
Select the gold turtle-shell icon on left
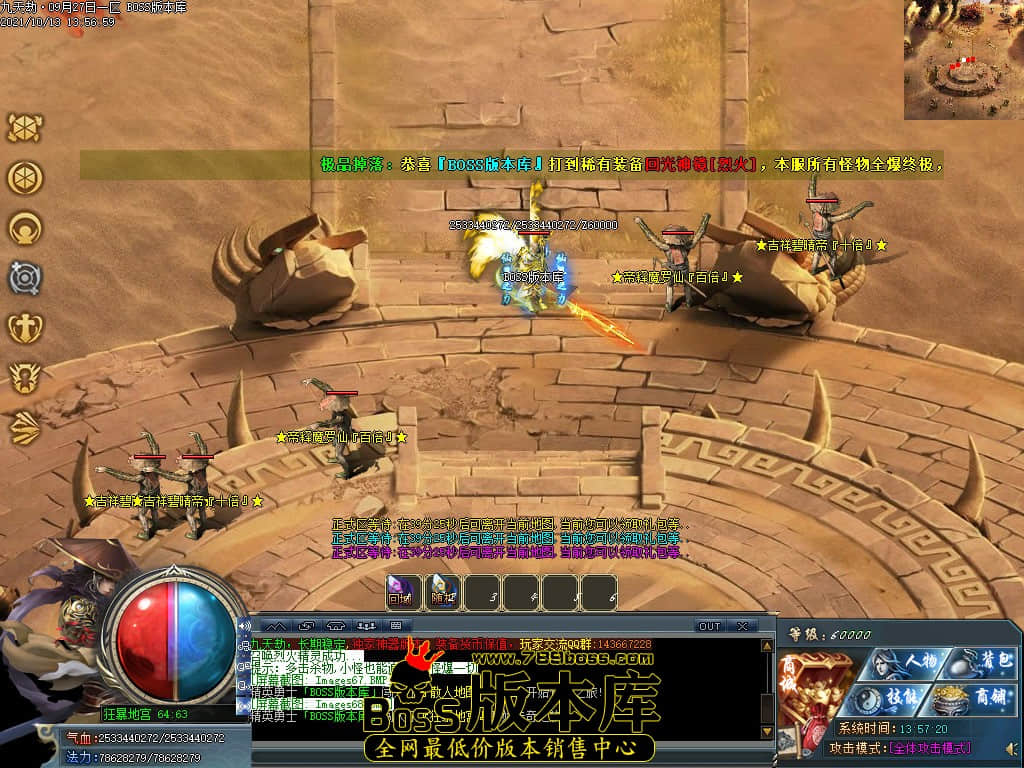(x=24, y=128)
